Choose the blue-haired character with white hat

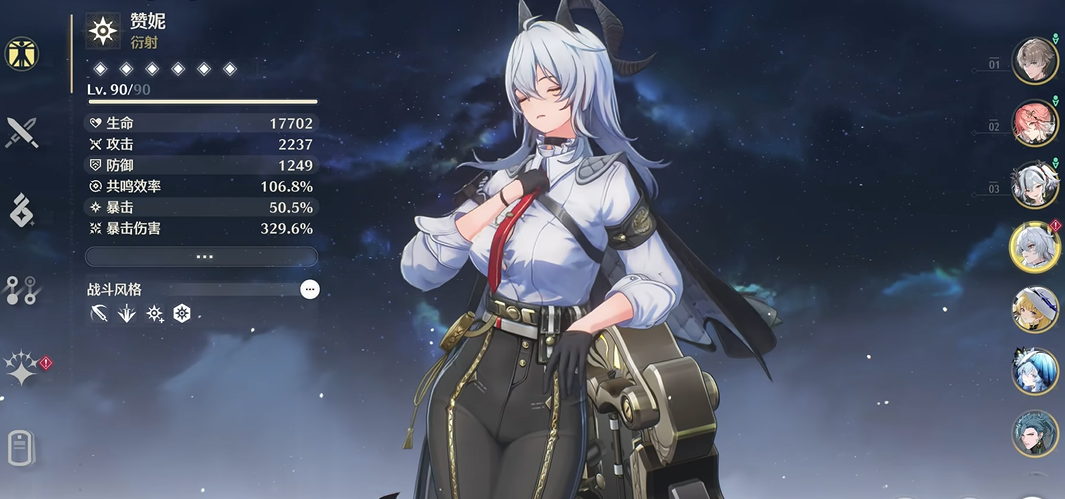click(1034, 370)
